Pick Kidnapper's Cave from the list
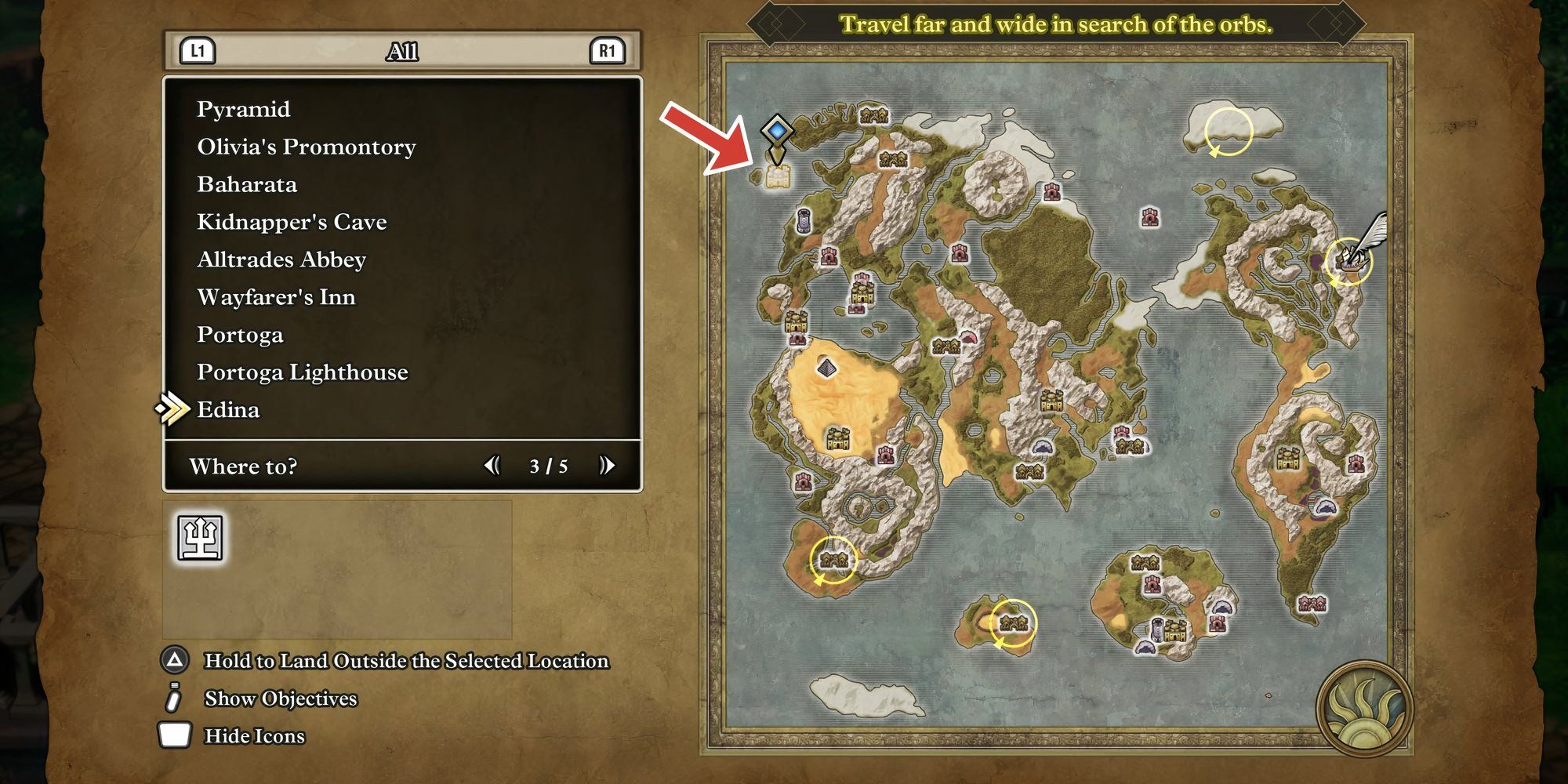Image resolution: width=1568 pixels, height=784 pixels. [x=292, y=222]
